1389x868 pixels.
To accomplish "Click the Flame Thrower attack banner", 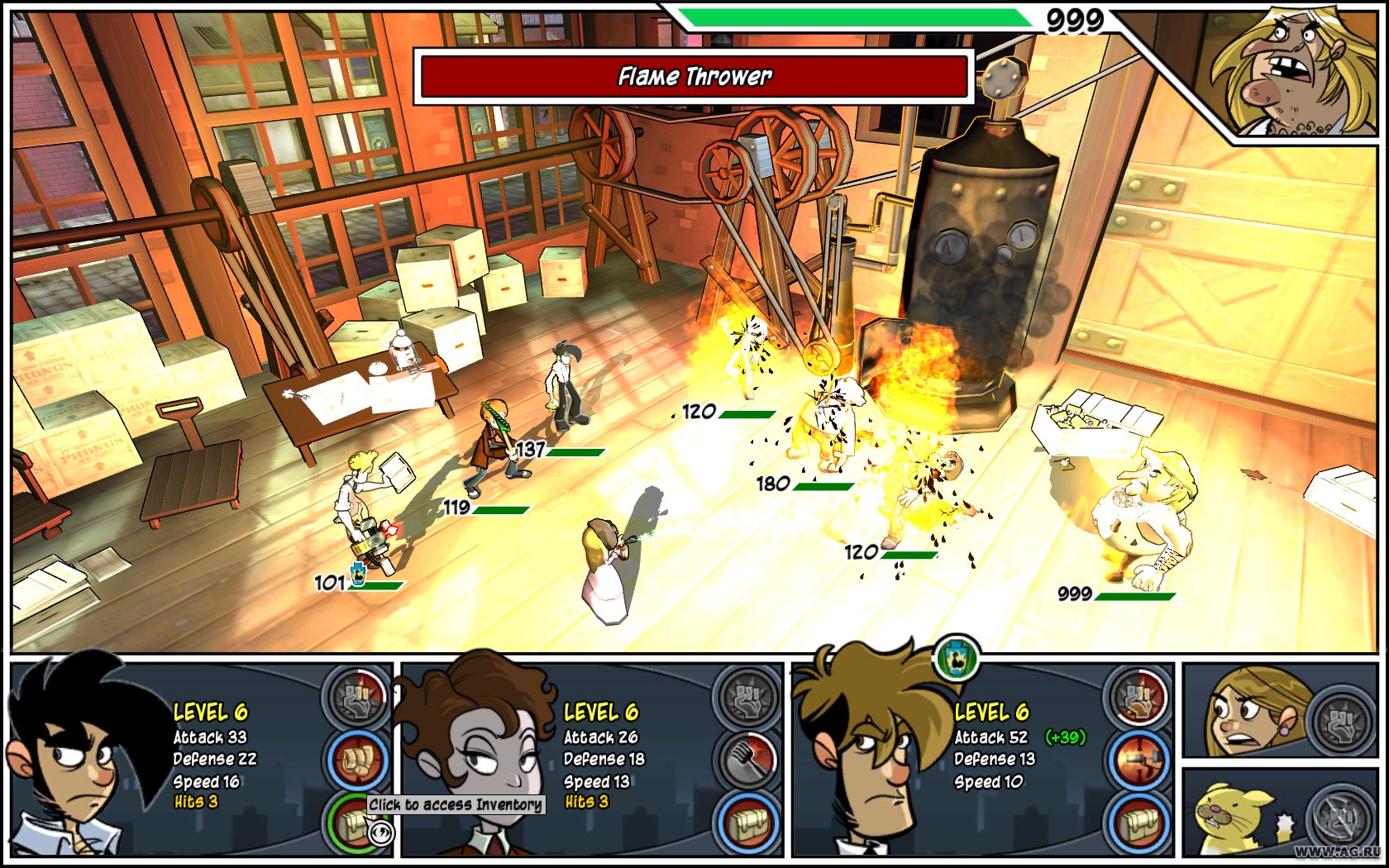I will click(693, 77).
